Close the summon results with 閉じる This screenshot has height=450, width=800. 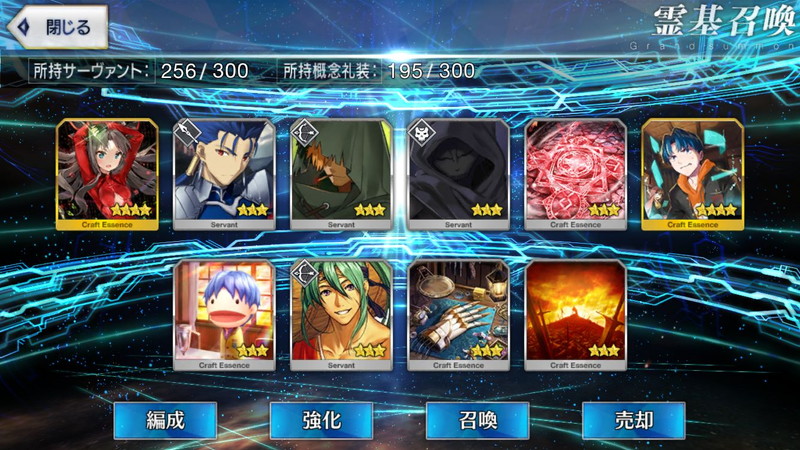pos(56,27)
